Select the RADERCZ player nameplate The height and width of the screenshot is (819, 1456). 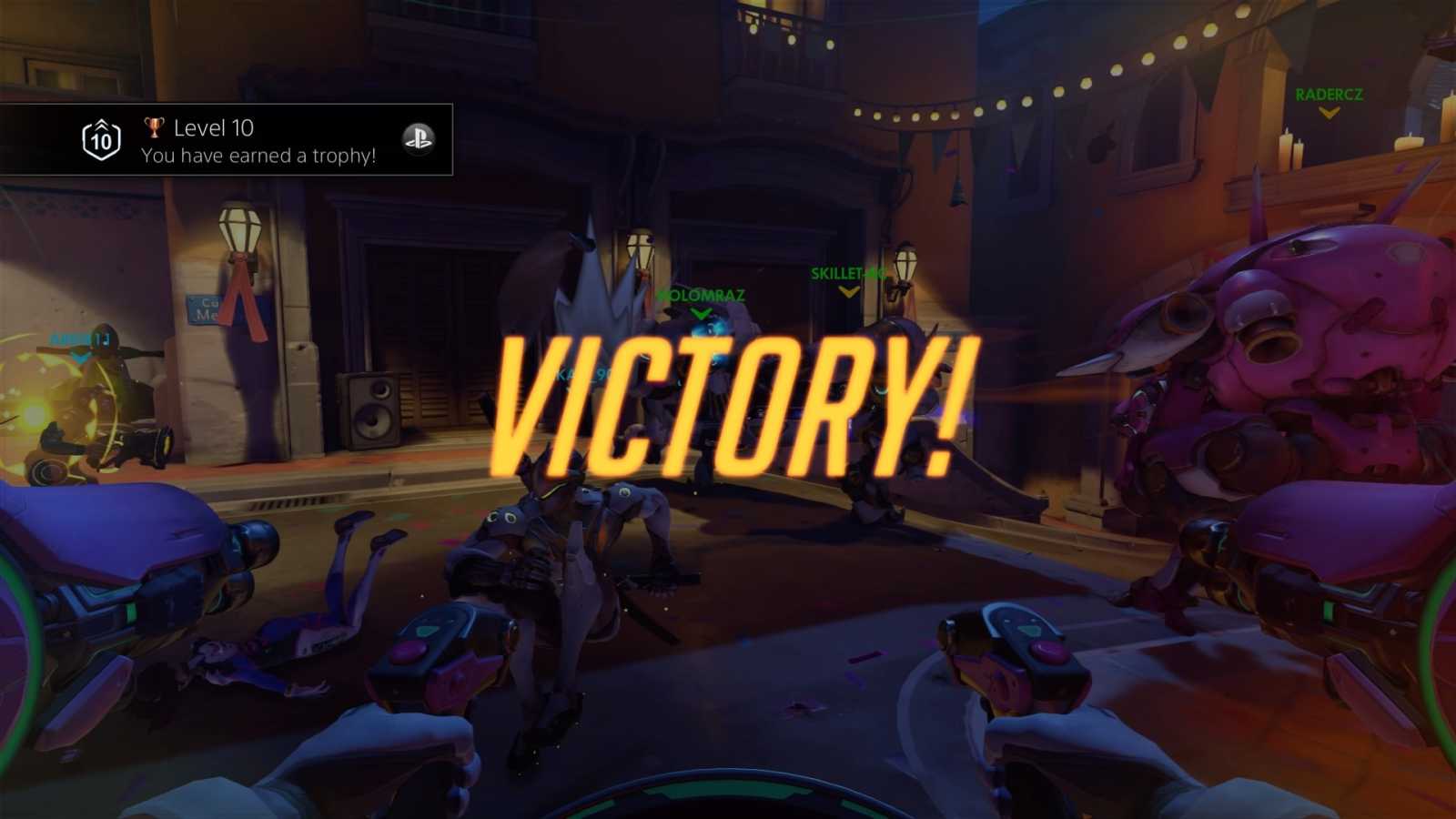1330,91
